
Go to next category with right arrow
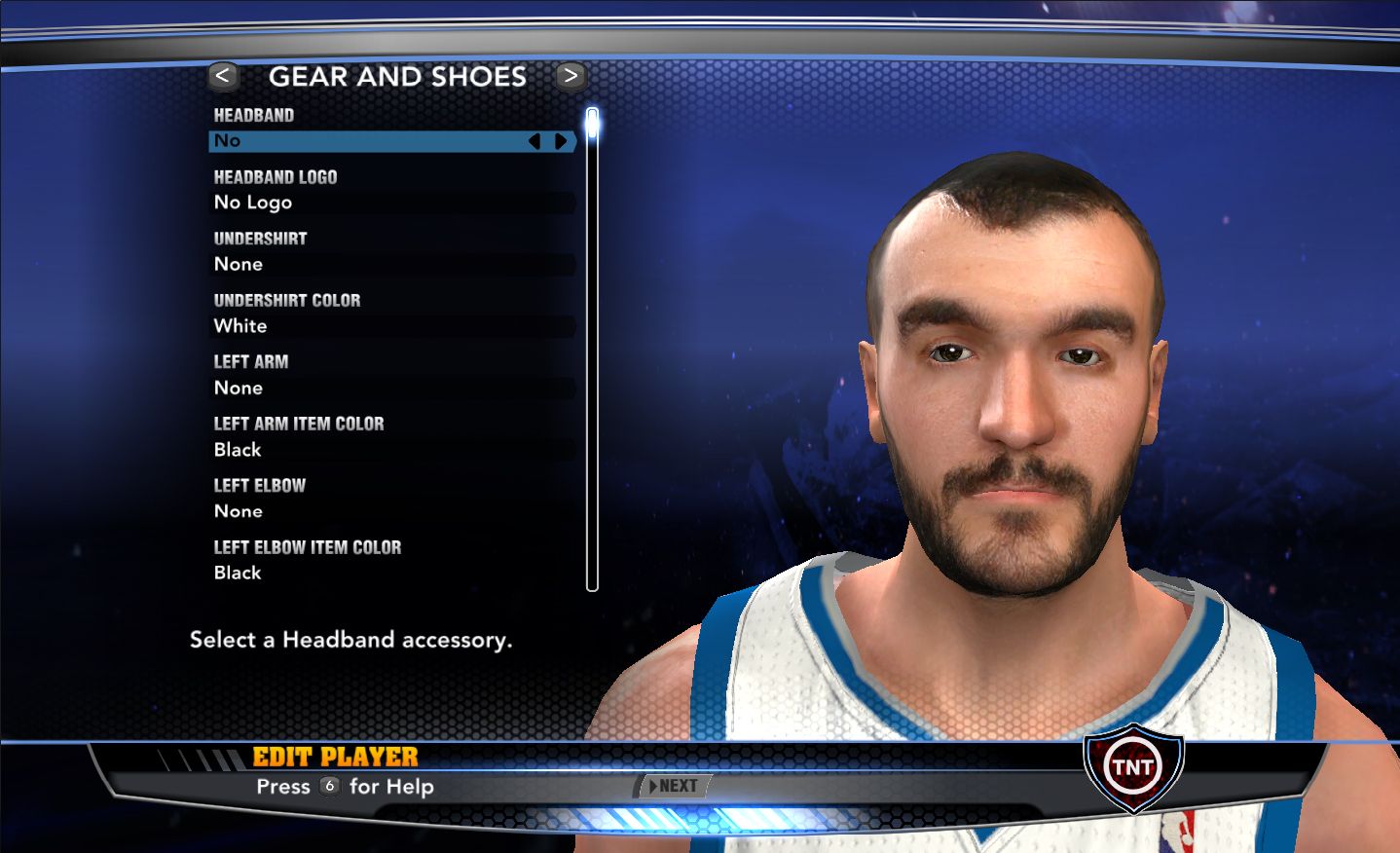[571, 76]
